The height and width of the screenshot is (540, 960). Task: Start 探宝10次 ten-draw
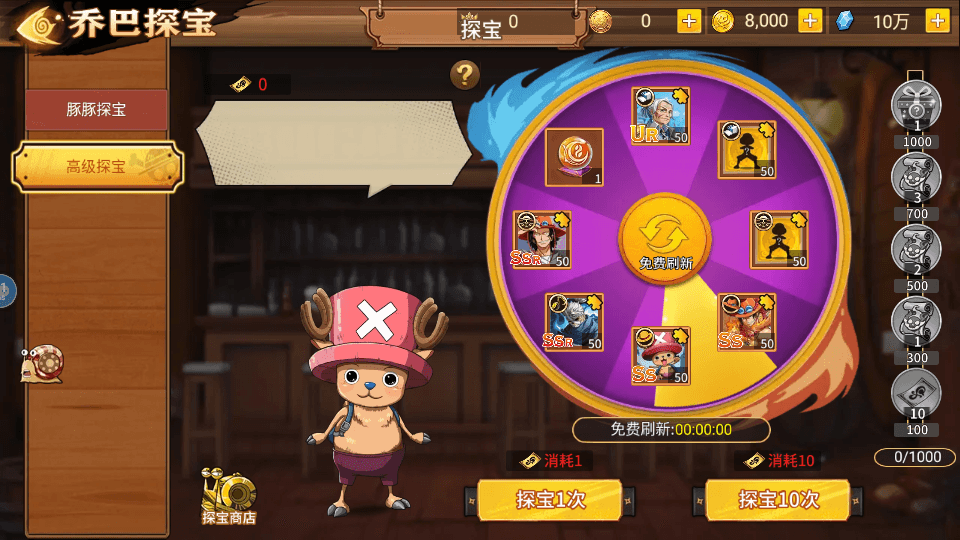pyautogui.click(x=778, y=499)
